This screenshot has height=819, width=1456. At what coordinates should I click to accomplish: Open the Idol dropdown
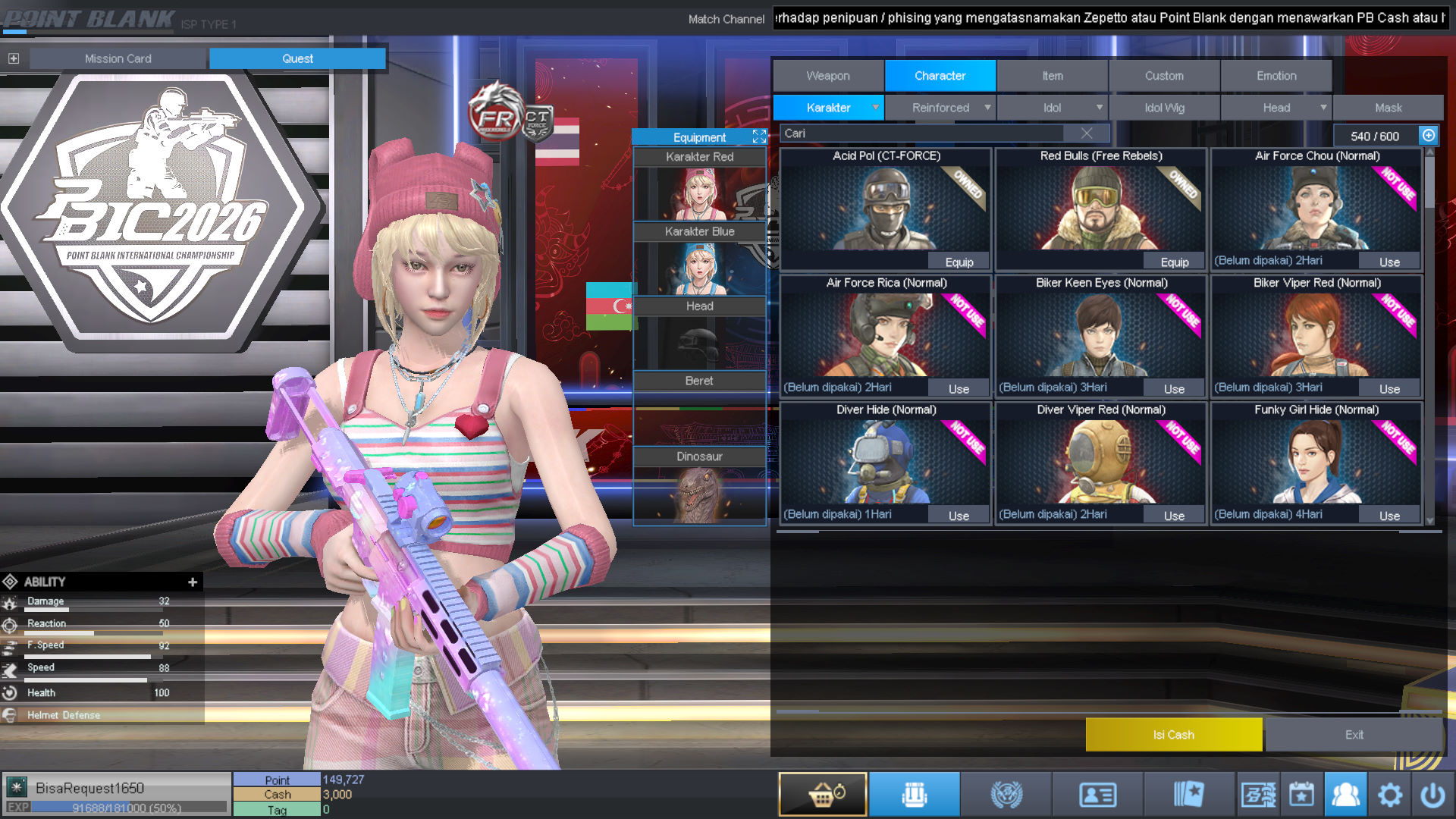click(x=1099, y=108)
